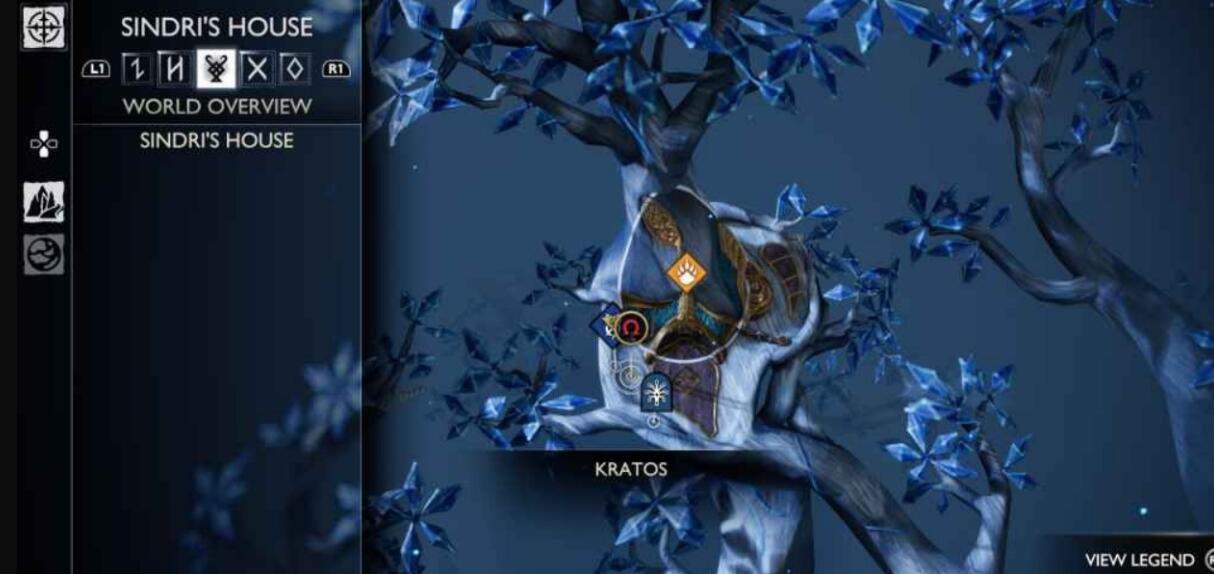Image resolution: width=1214 pixels, height=574 pixels.
Task: Select the white tree mystic gateway marker
Action: [656, 391]
